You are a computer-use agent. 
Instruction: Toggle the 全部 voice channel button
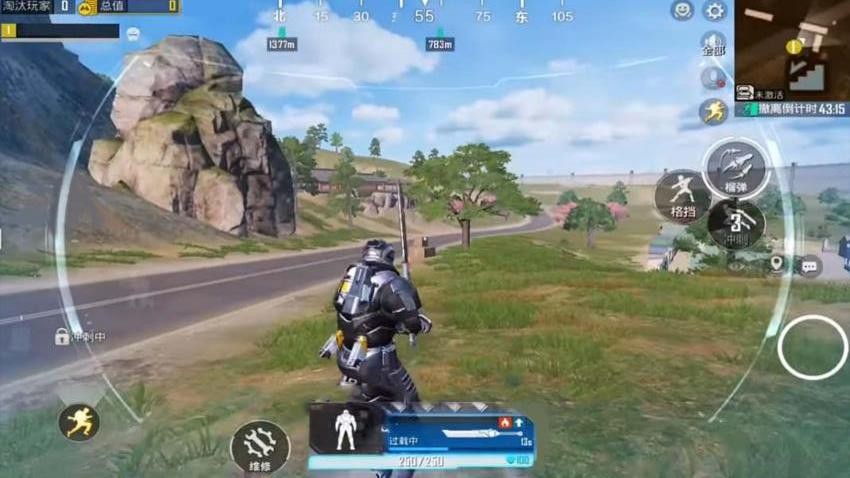pyautogui.click(x=713, y=45)
